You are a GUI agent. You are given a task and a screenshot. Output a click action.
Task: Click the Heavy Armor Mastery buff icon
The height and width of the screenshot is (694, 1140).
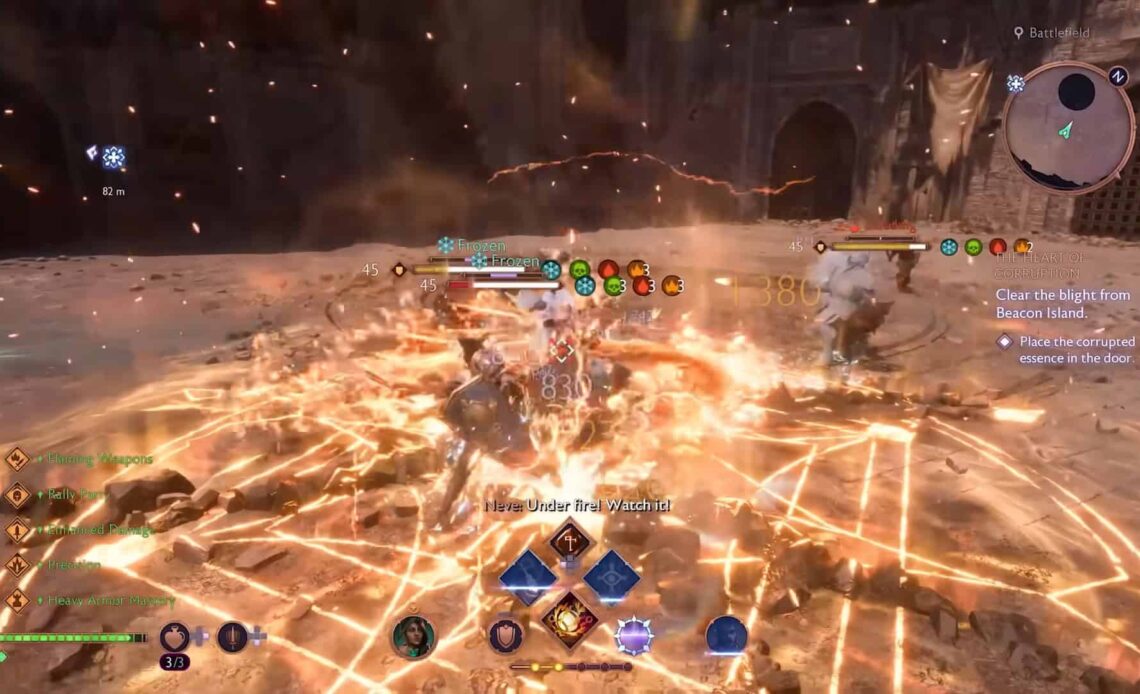click(17, 601)
